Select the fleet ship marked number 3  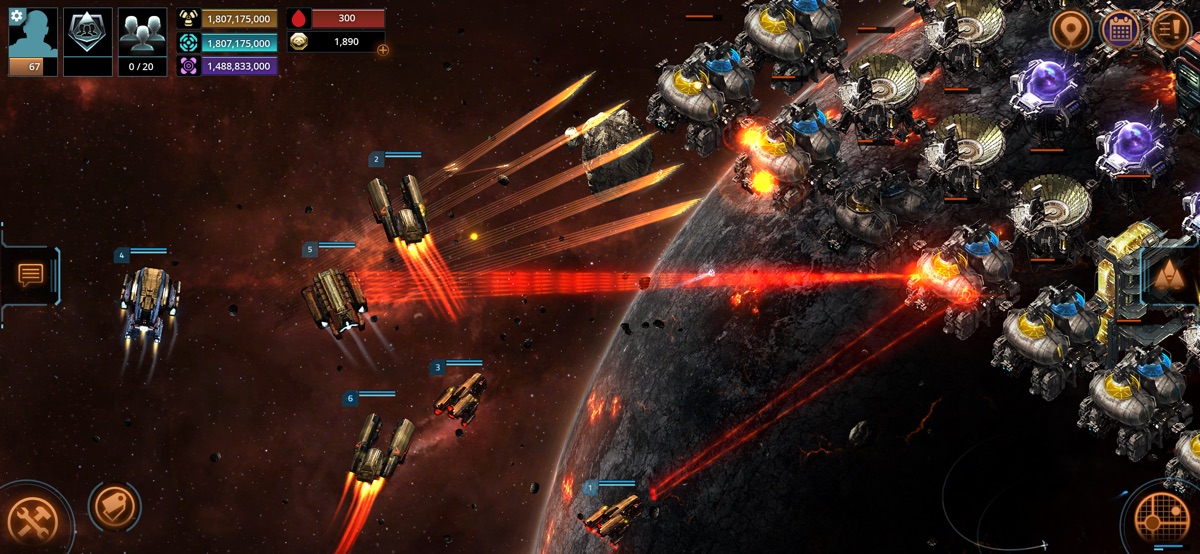(x=461, y=396)
